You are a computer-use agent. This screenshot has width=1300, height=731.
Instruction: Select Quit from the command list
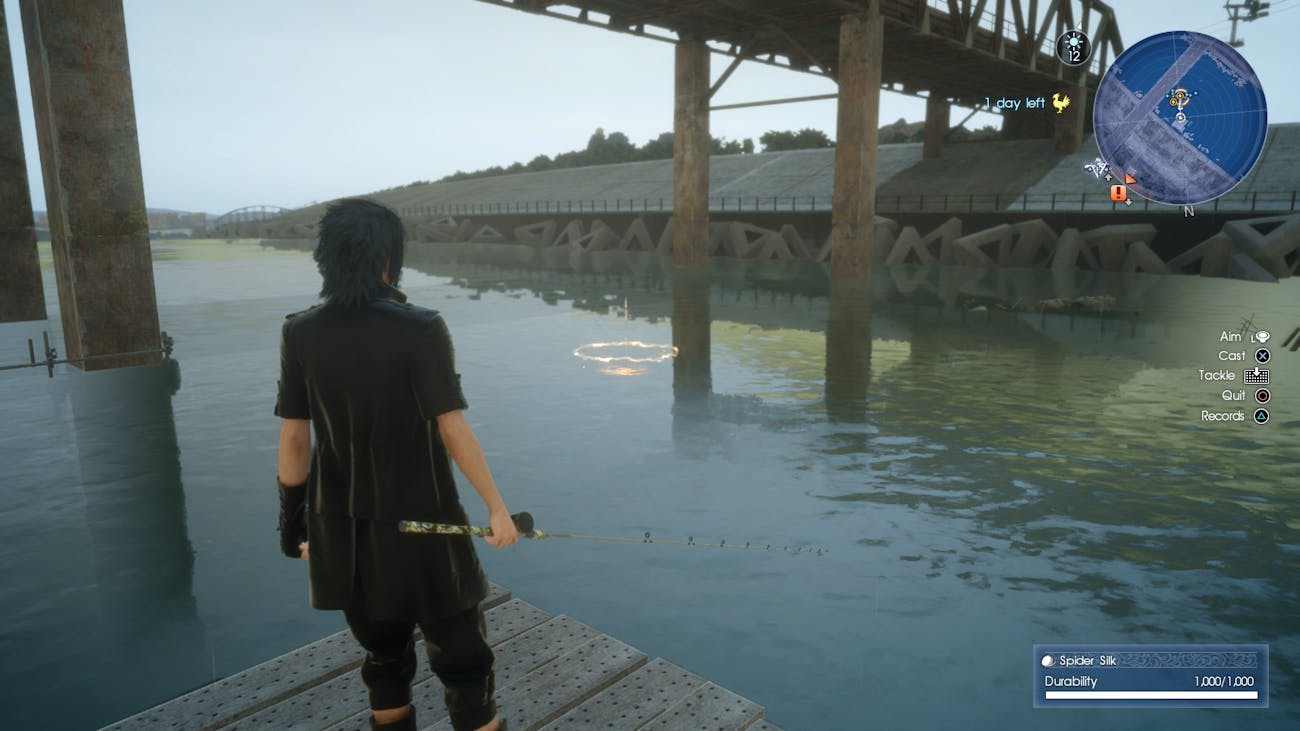pyautogui.click(x=1234, y=395)
